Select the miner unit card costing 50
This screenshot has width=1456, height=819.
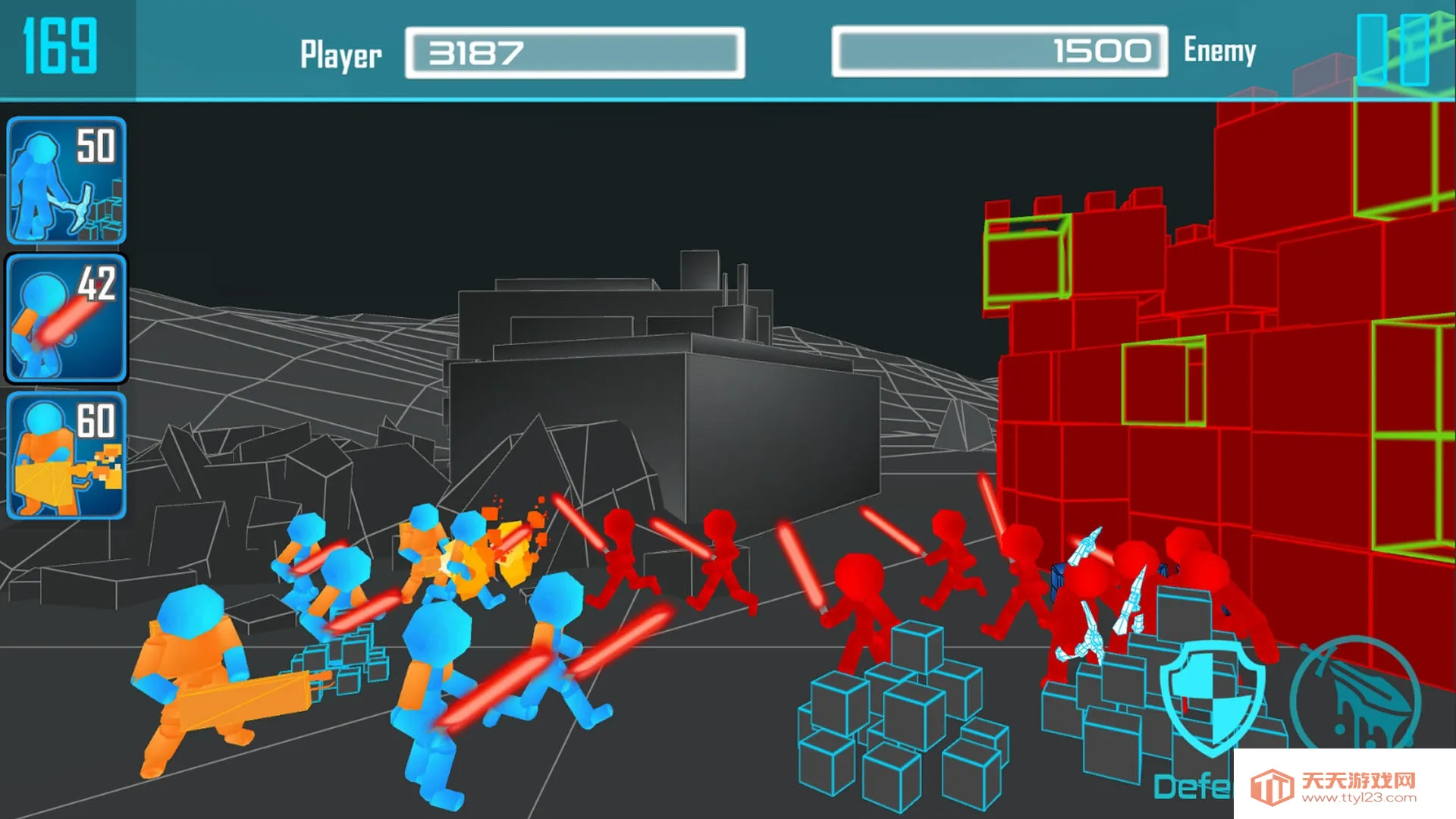pos(67,182)
